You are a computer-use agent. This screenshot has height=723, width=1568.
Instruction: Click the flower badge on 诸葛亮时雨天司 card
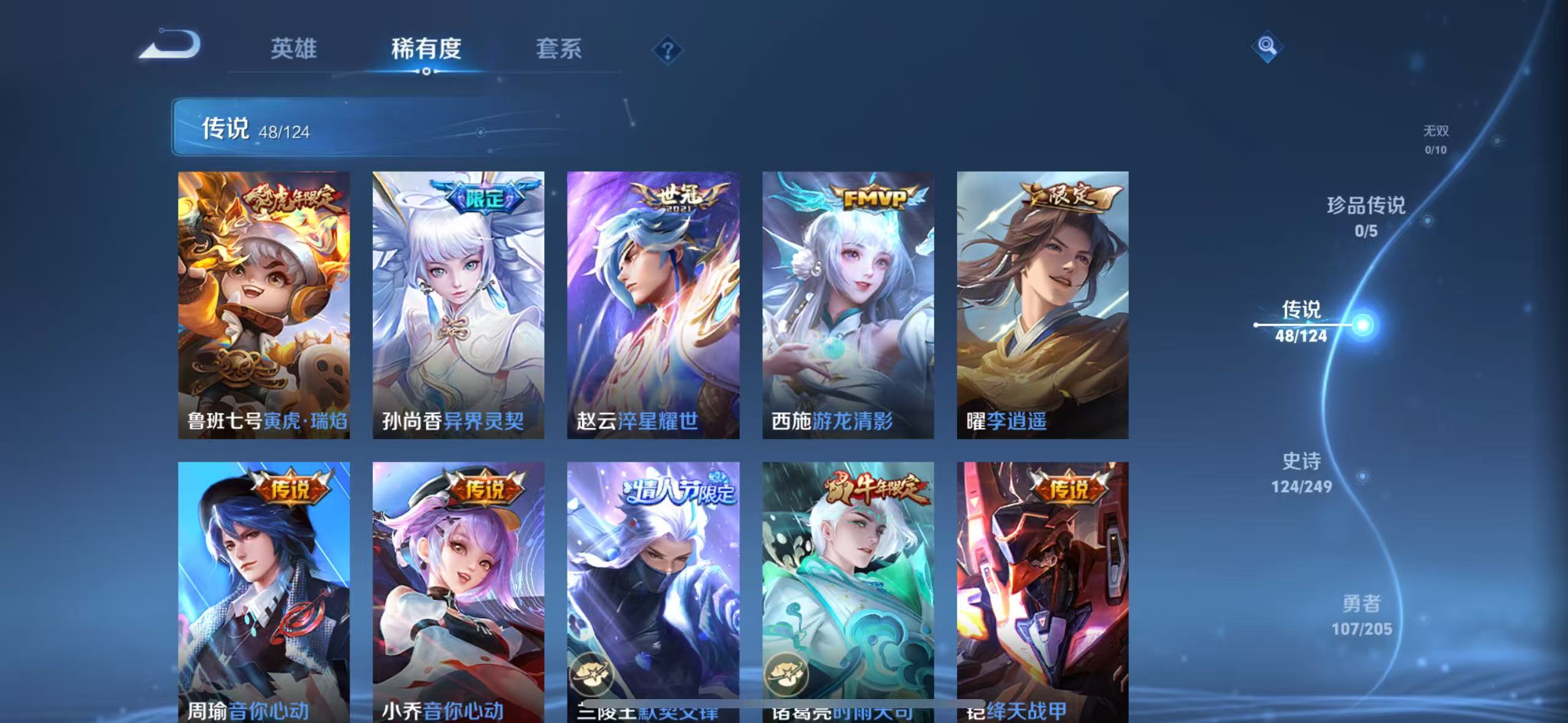[791, 675]
